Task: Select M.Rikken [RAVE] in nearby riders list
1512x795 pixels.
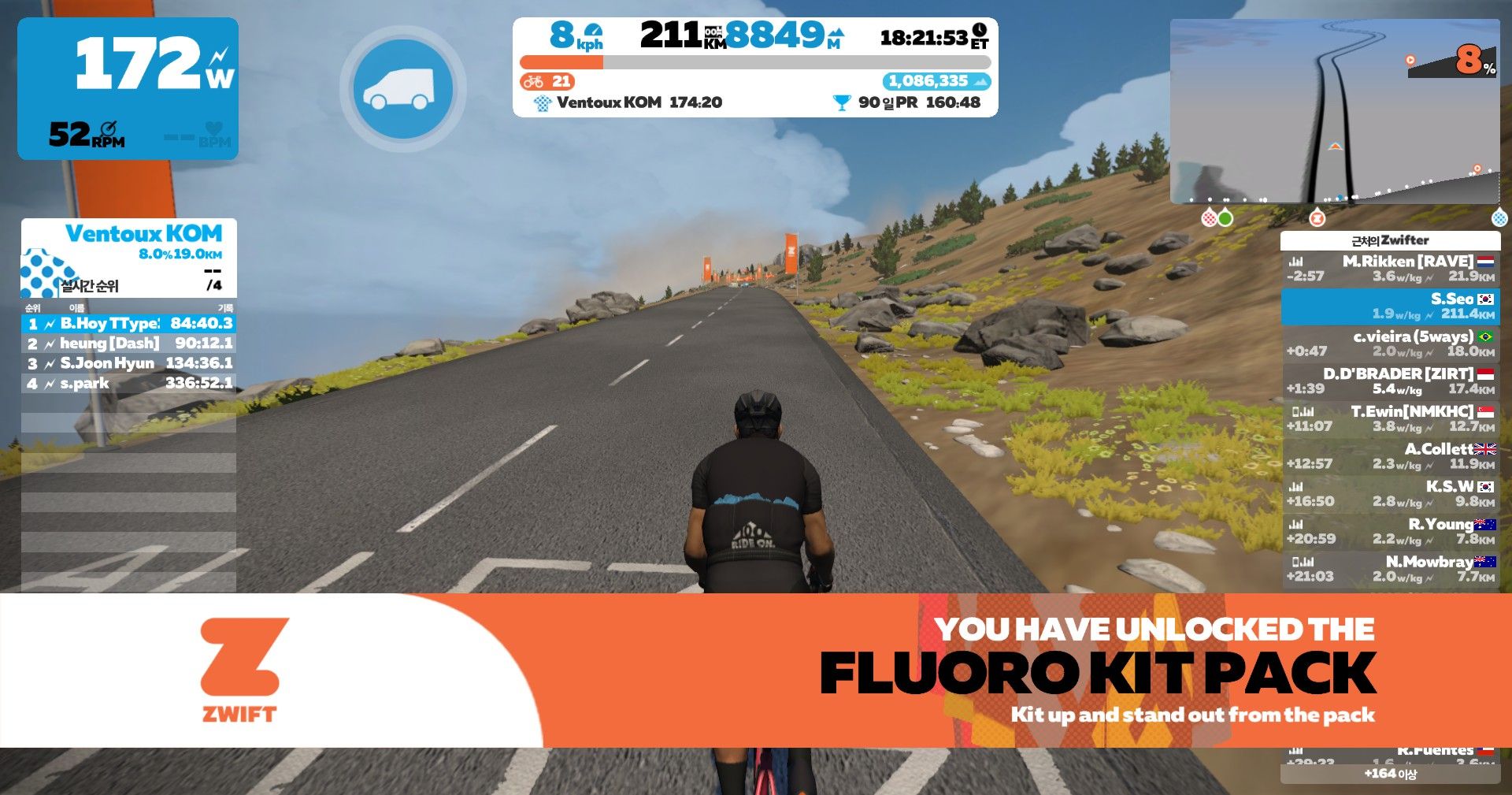Action: [1391, 269]
